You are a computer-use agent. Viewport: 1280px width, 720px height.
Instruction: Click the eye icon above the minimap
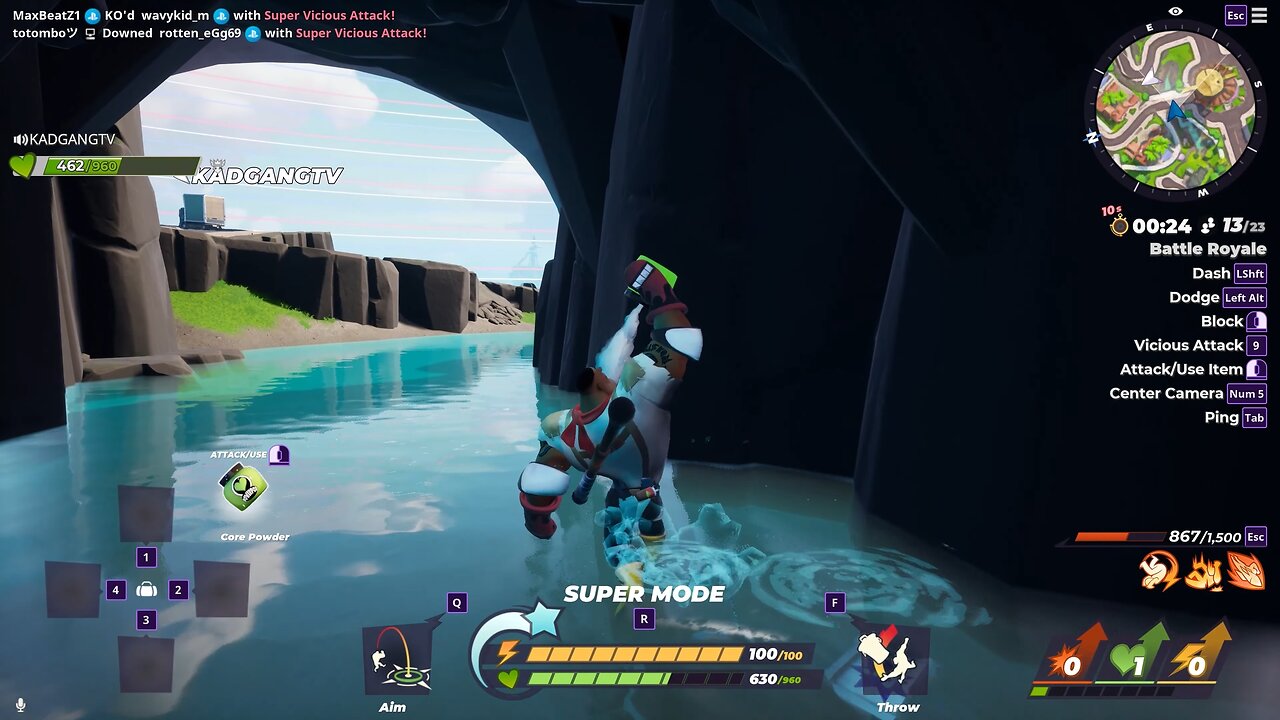[1175, 12]
